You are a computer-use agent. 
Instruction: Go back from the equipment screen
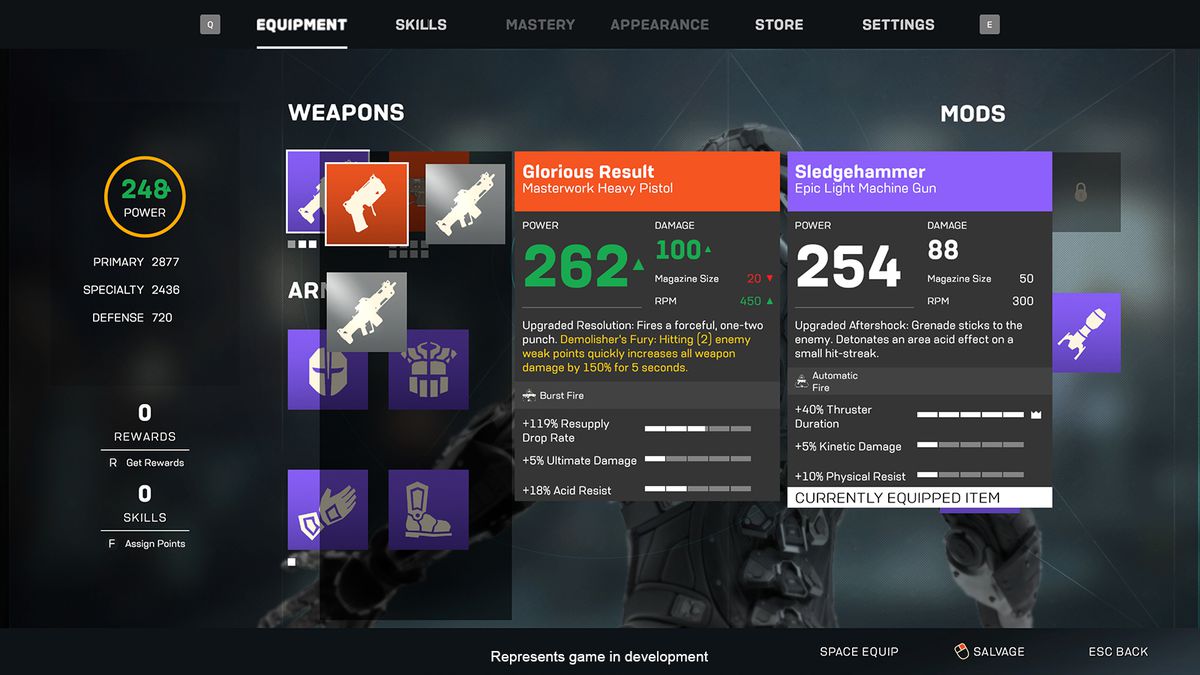(x=1118, y=652)
